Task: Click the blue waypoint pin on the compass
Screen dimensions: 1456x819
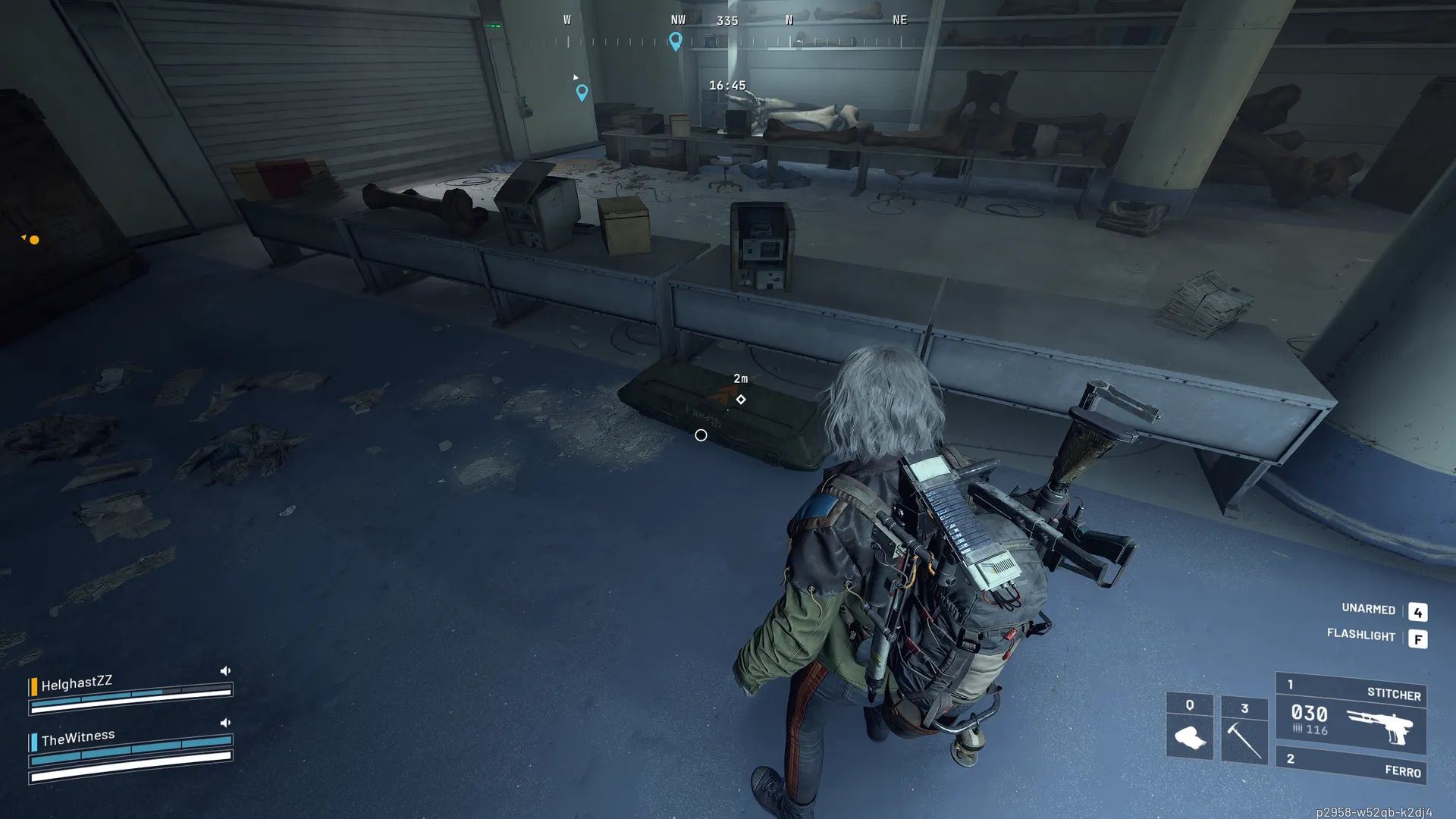Action: click(x=676, y=41)
